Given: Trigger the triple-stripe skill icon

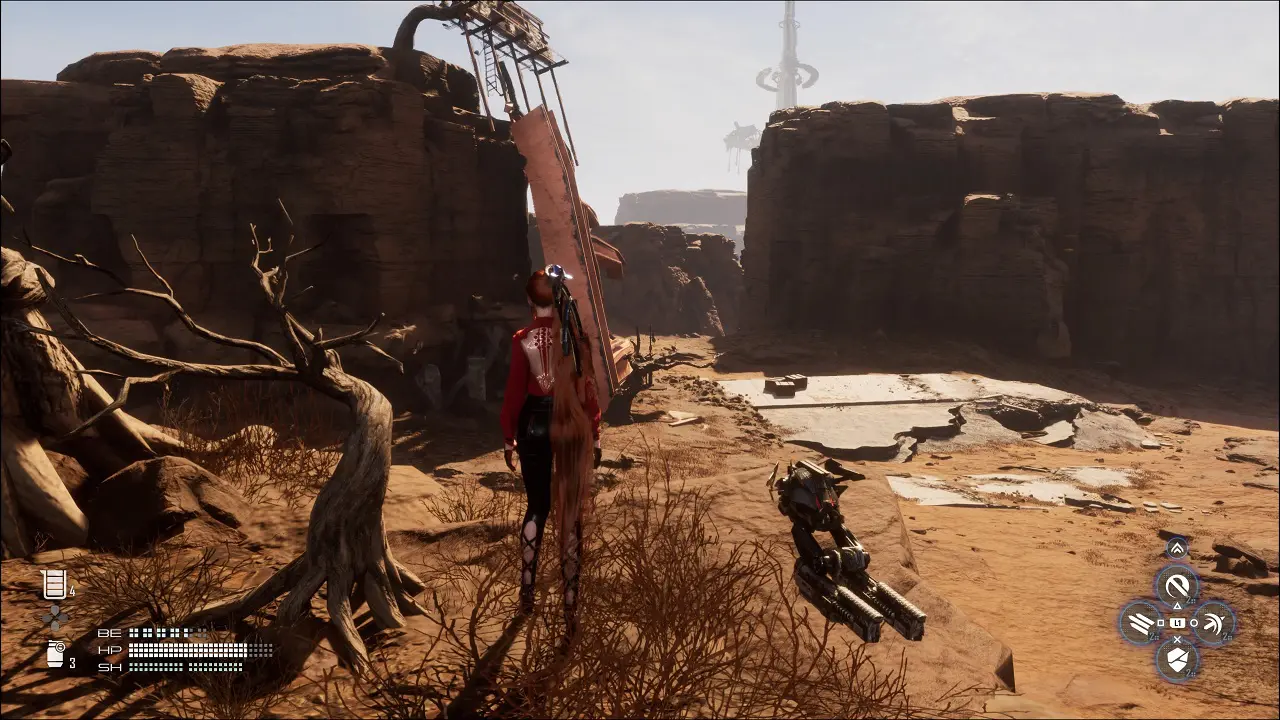Looking at the screenshot, I should click(x=1140, y=623).
